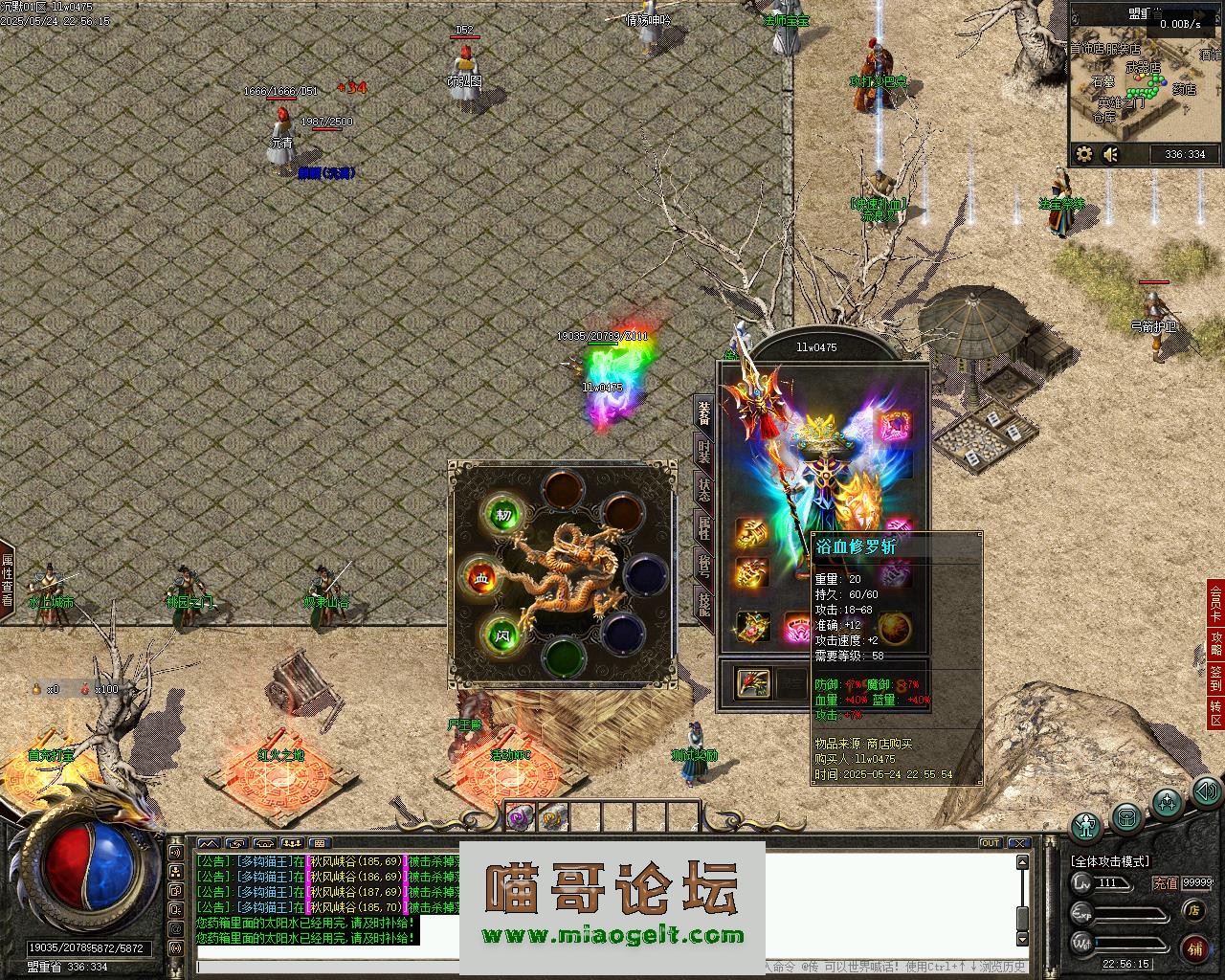
Task: Open the character panel round button
Action: point(1086,825)
